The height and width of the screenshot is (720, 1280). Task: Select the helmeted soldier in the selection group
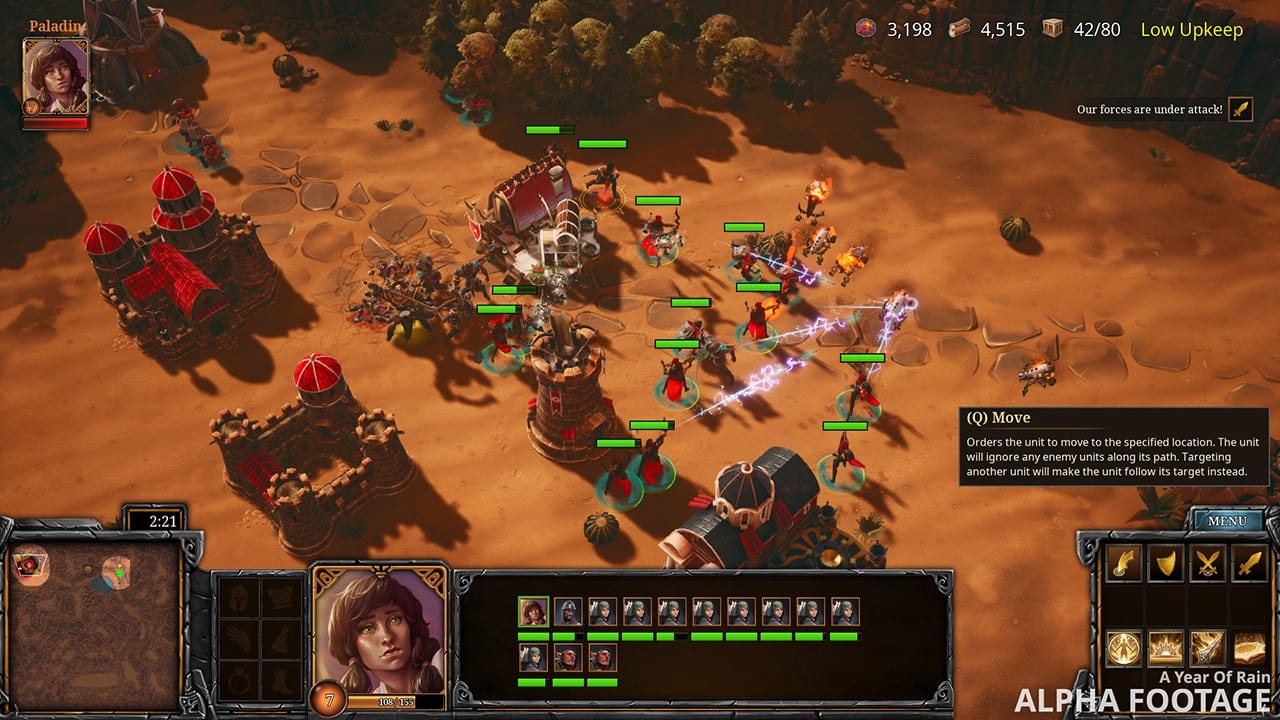568,612
